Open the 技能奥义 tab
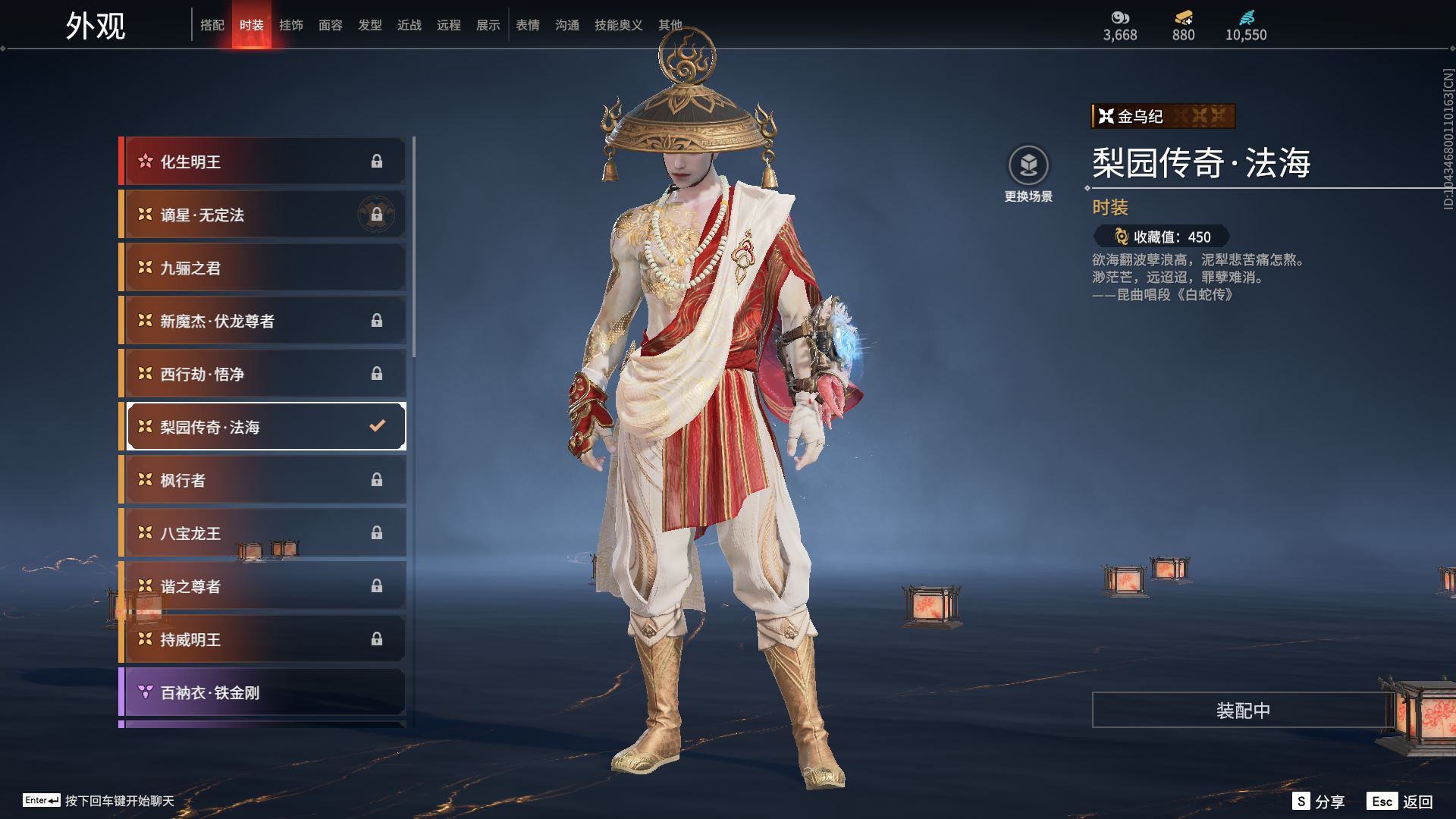 tap(618, 25)
